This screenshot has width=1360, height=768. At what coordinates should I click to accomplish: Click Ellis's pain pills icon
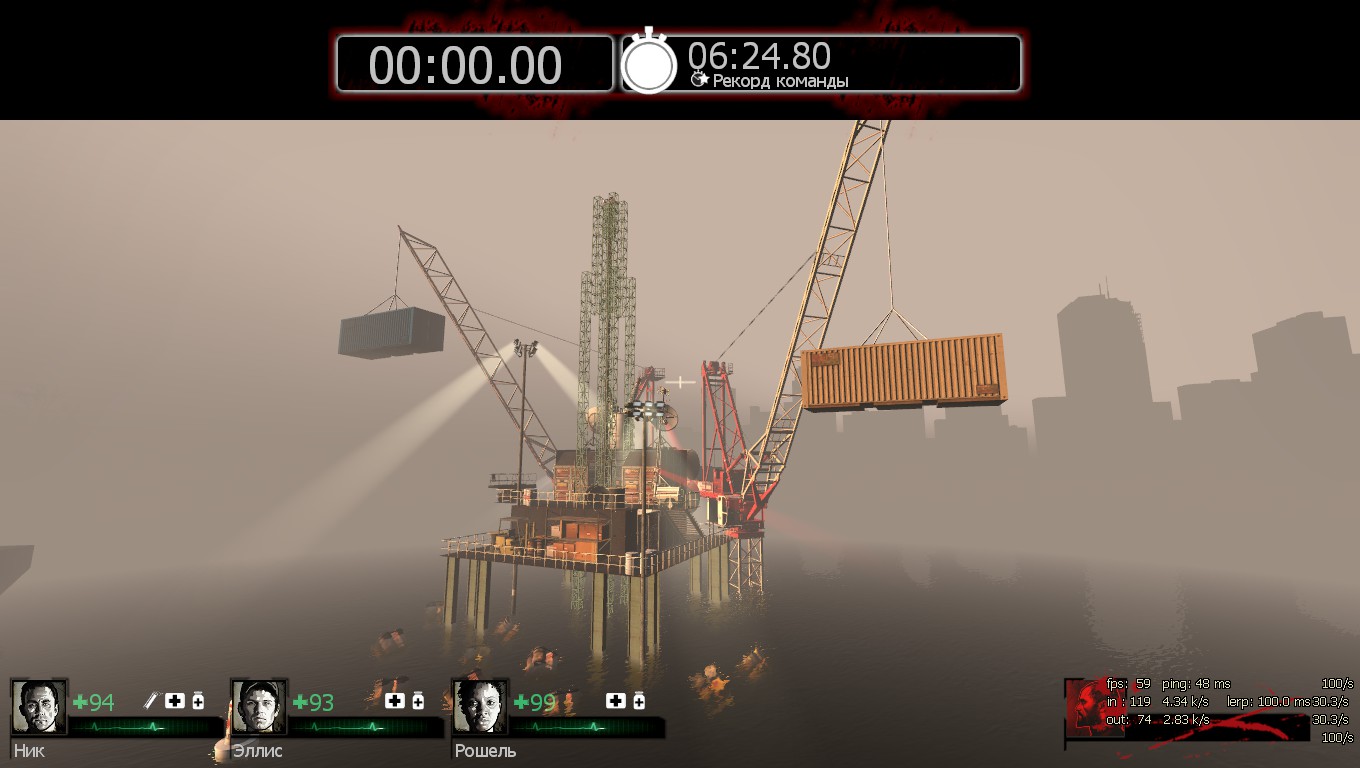click(x=418, y=701)
